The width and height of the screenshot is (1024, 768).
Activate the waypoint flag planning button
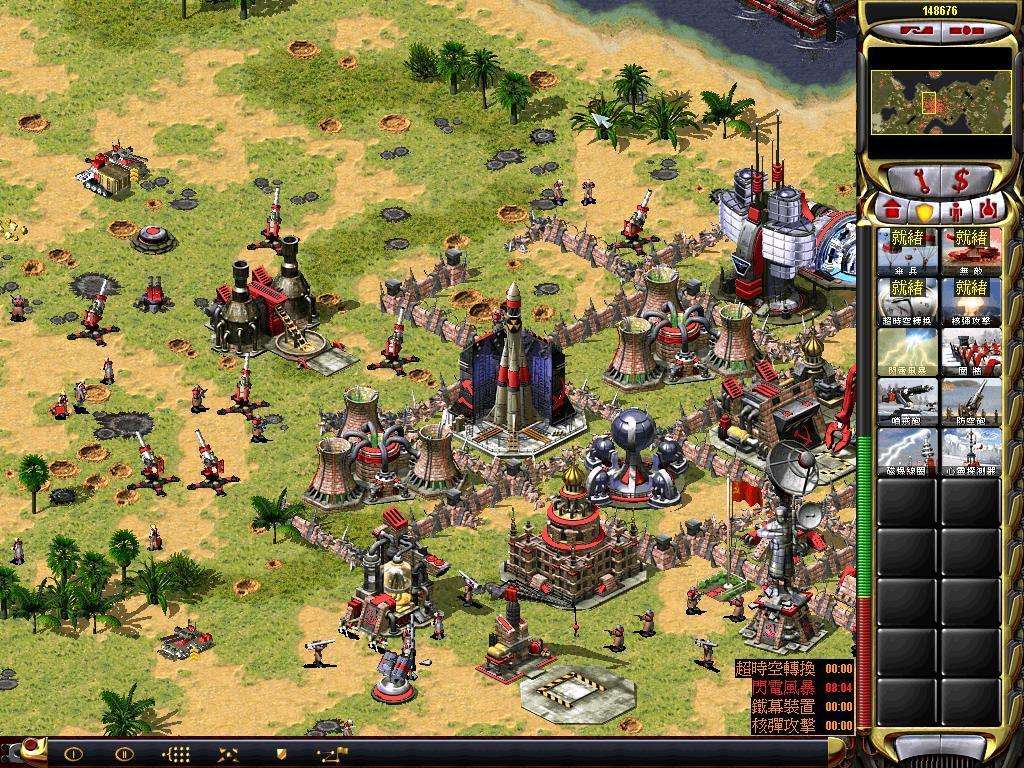331,754
